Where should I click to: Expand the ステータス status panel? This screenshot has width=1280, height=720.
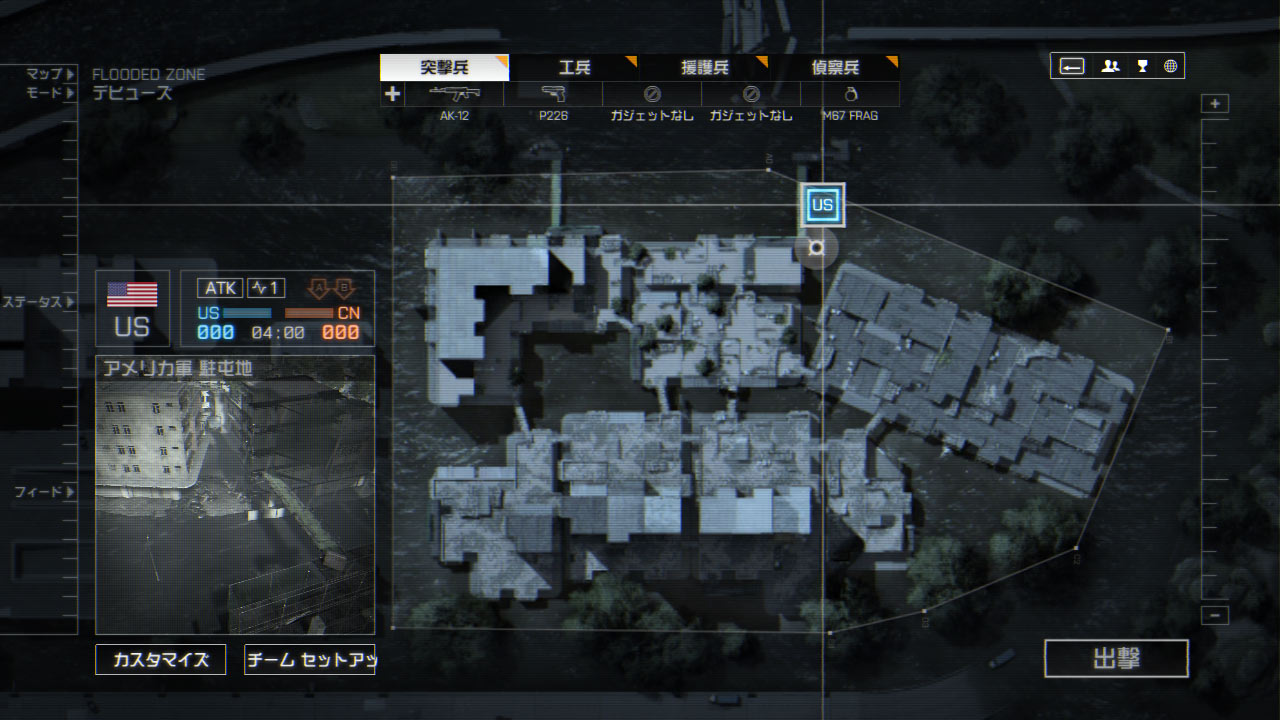coord(38,302)
